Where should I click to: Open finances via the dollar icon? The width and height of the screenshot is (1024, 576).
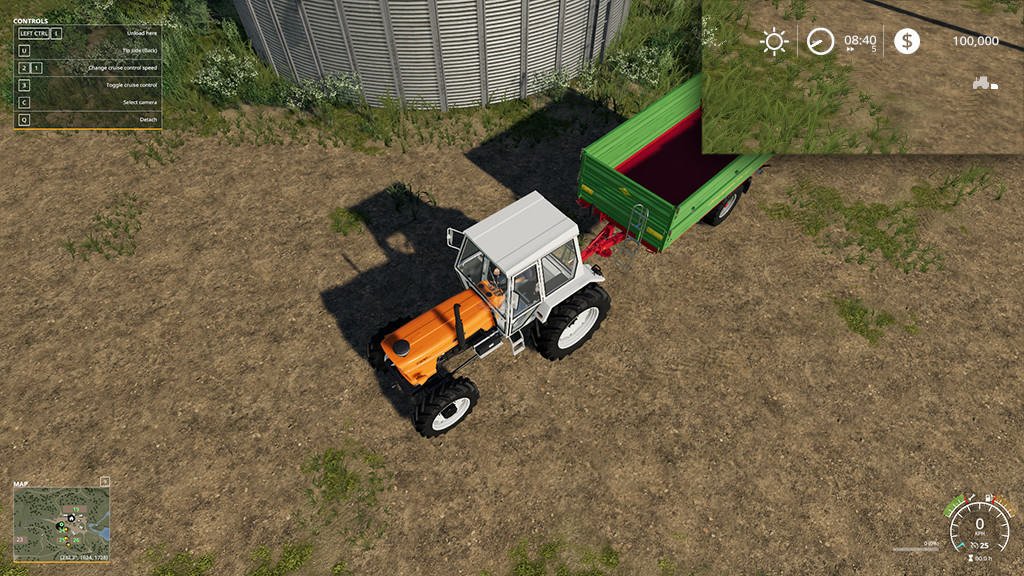pyautogui.click(x=907, y=41)
